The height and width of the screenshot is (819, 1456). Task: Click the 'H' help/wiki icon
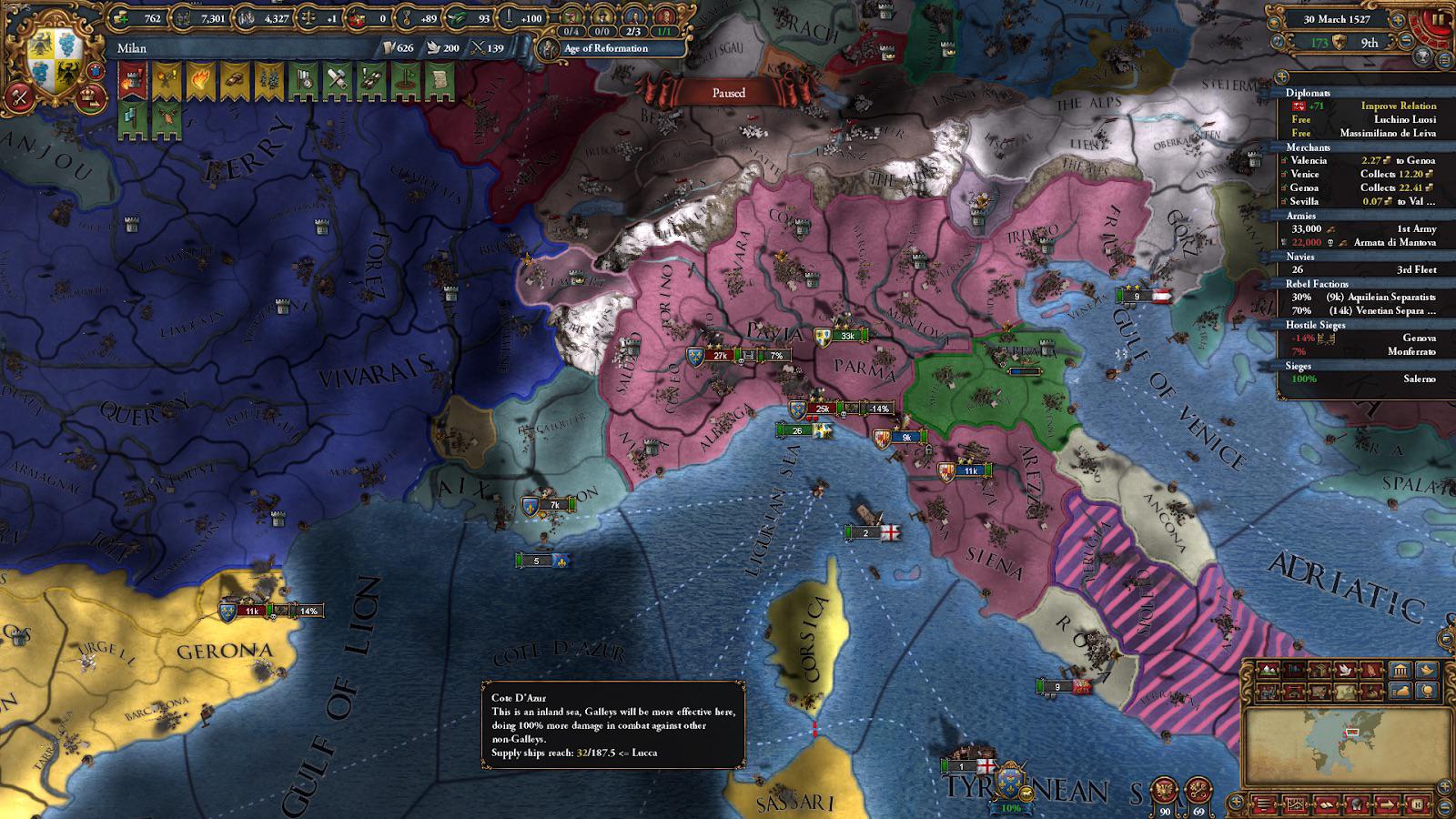(1418, 803)
